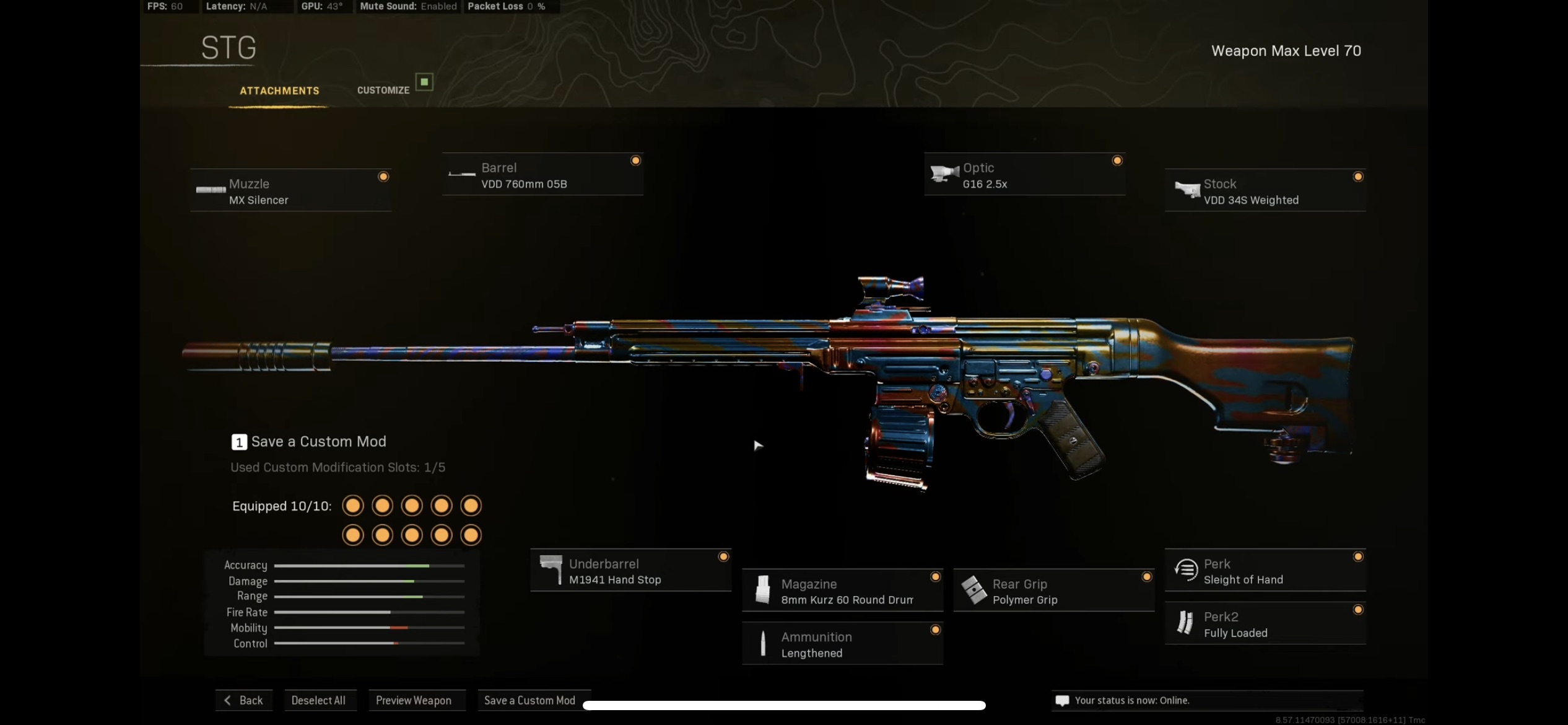
Task: Open Preview Weapon
Action: click(414, 700)
